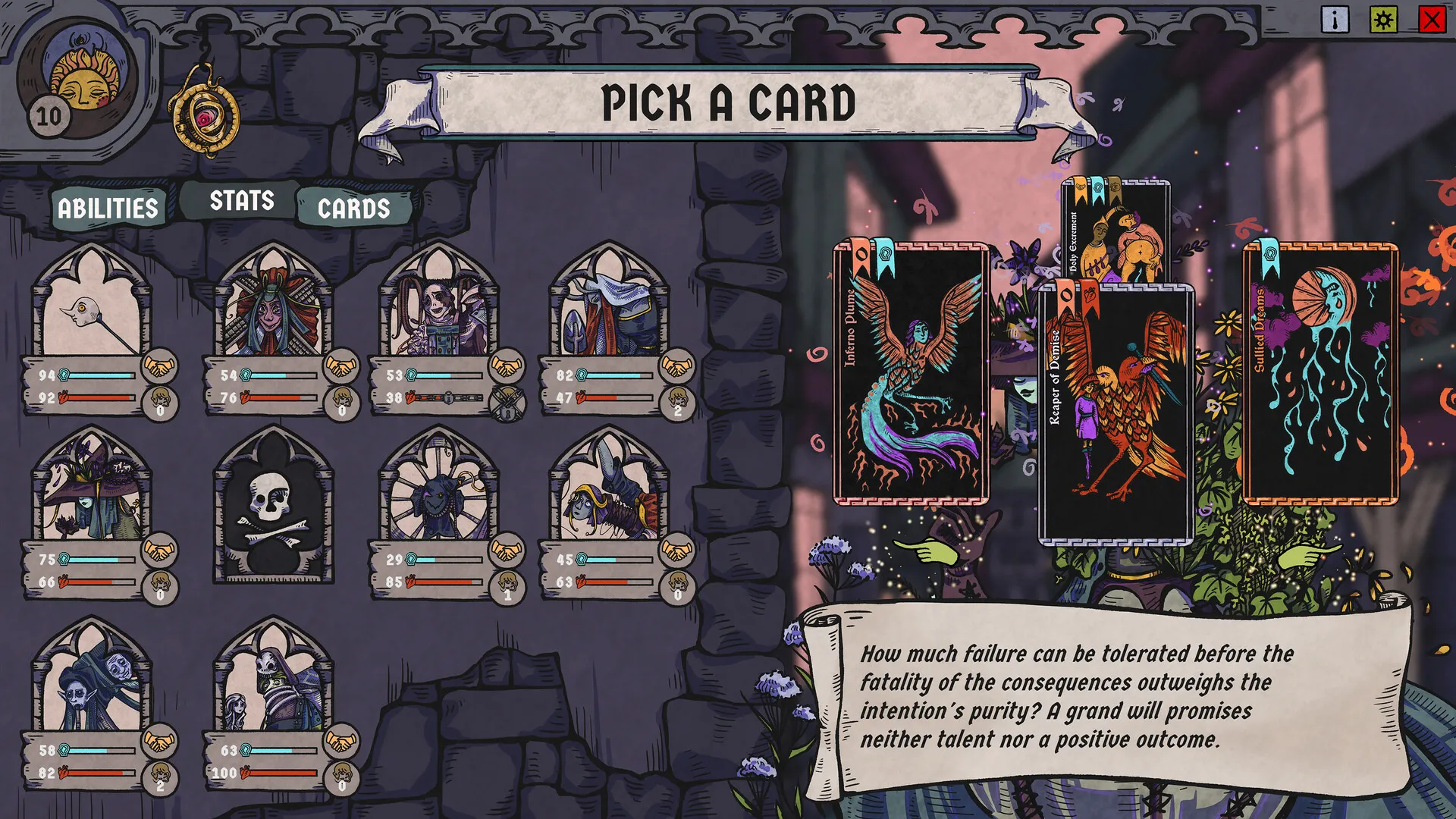Select the character portrait with 100 health
The height and width of the screenshot is (819, 1456).
pyautogui.click(x=273, y=682)
